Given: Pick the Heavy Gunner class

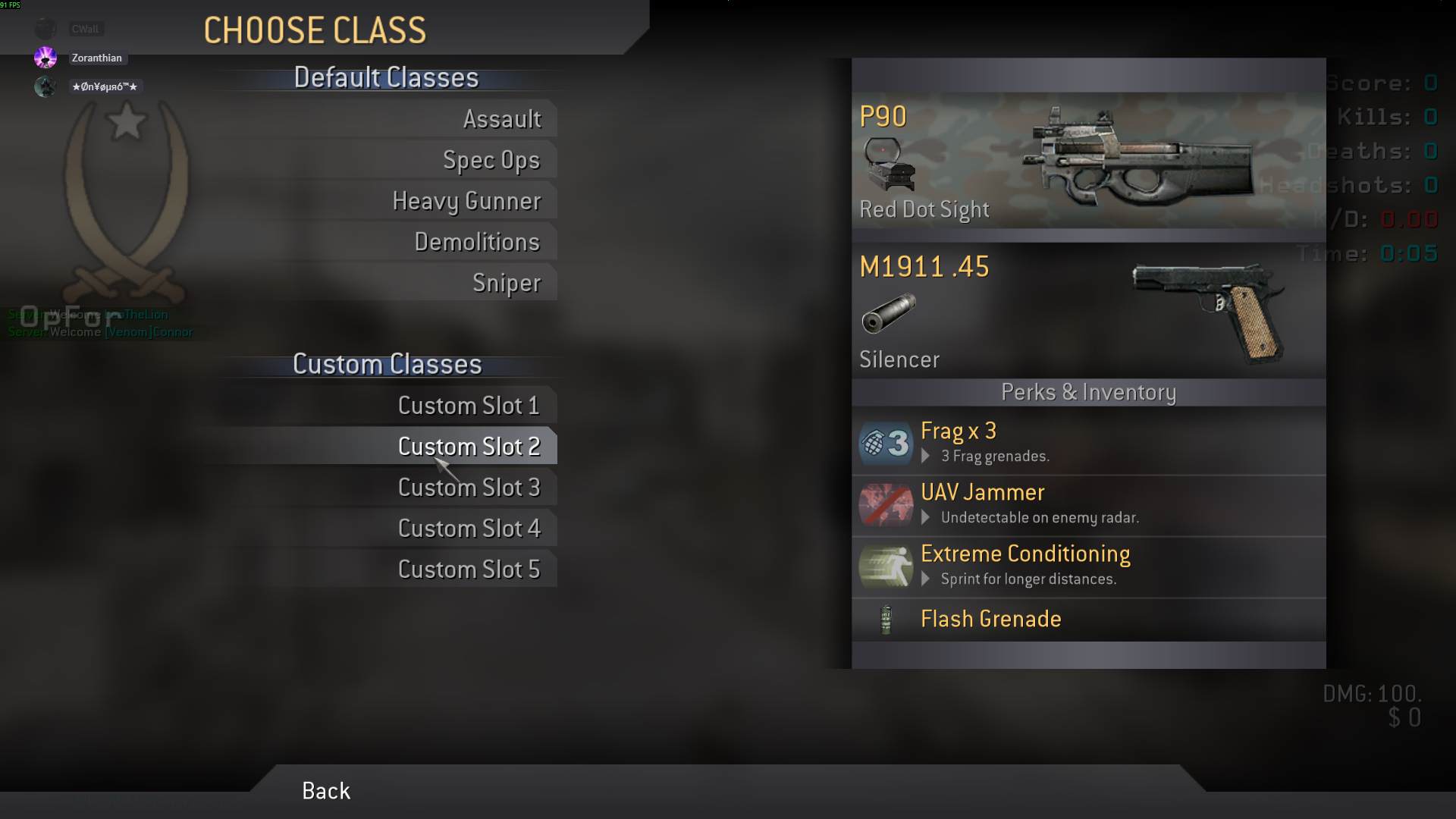Looking at the screenshot, I should [466, 201].
